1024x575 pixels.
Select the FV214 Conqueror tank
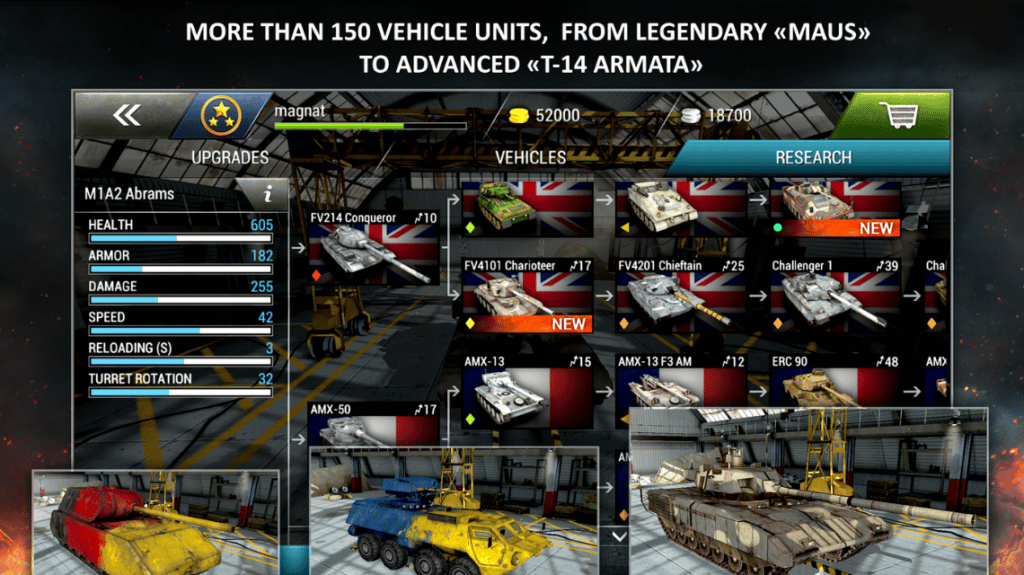coord(373,248)
